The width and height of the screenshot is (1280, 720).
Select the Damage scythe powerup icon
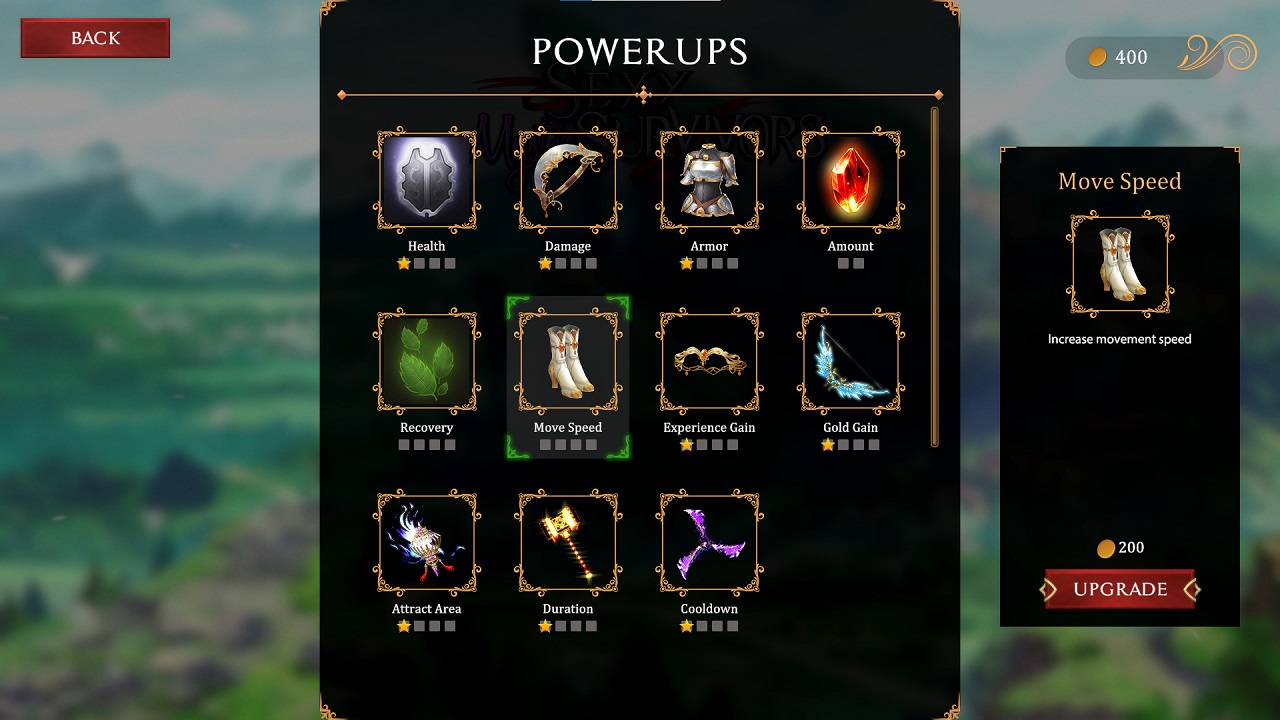567,180
